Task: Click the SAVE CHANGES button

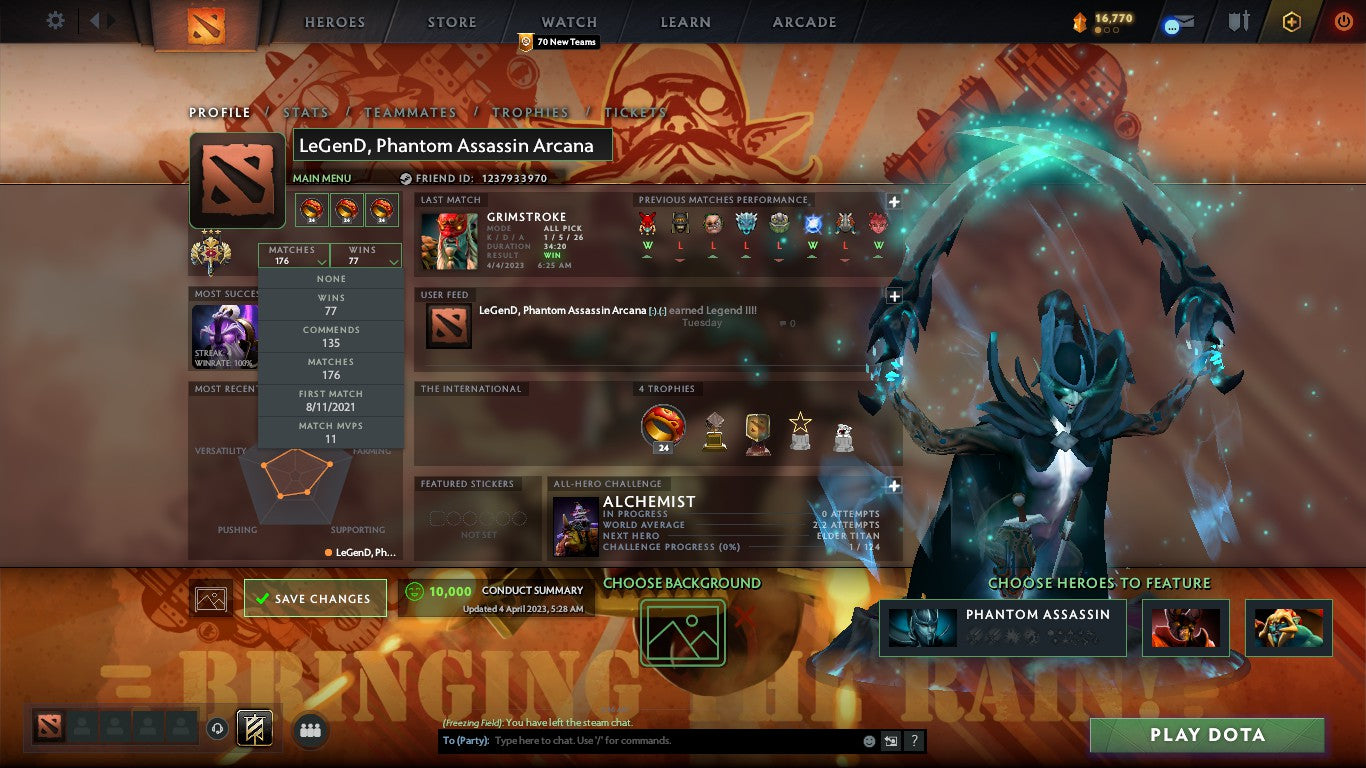Action: (x=314, y=597)
